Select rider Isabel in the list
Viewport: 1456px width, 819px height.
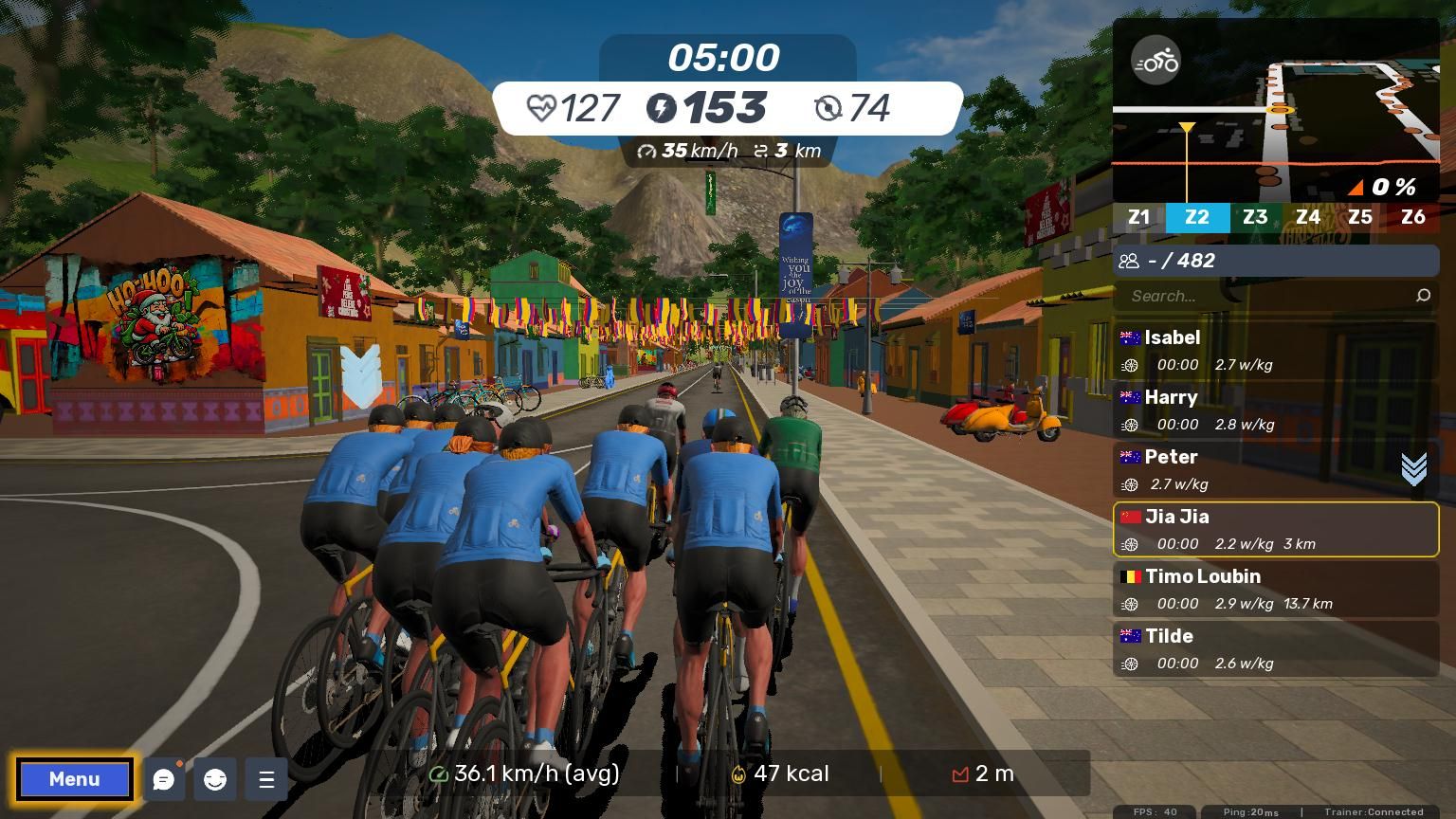(1275, 350)
